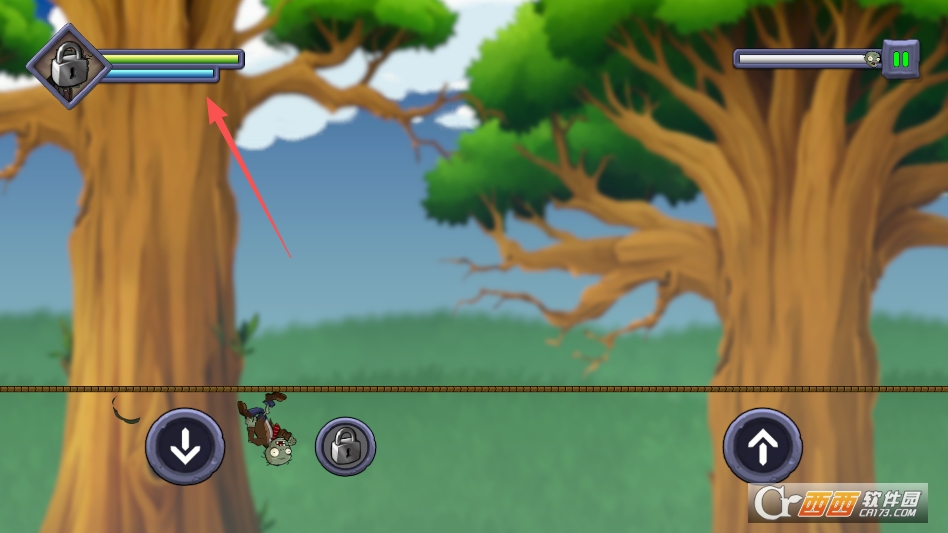Click the padlock diamond icon beside the bars
The height and width of the screenshot is (533, 948).
68,66
